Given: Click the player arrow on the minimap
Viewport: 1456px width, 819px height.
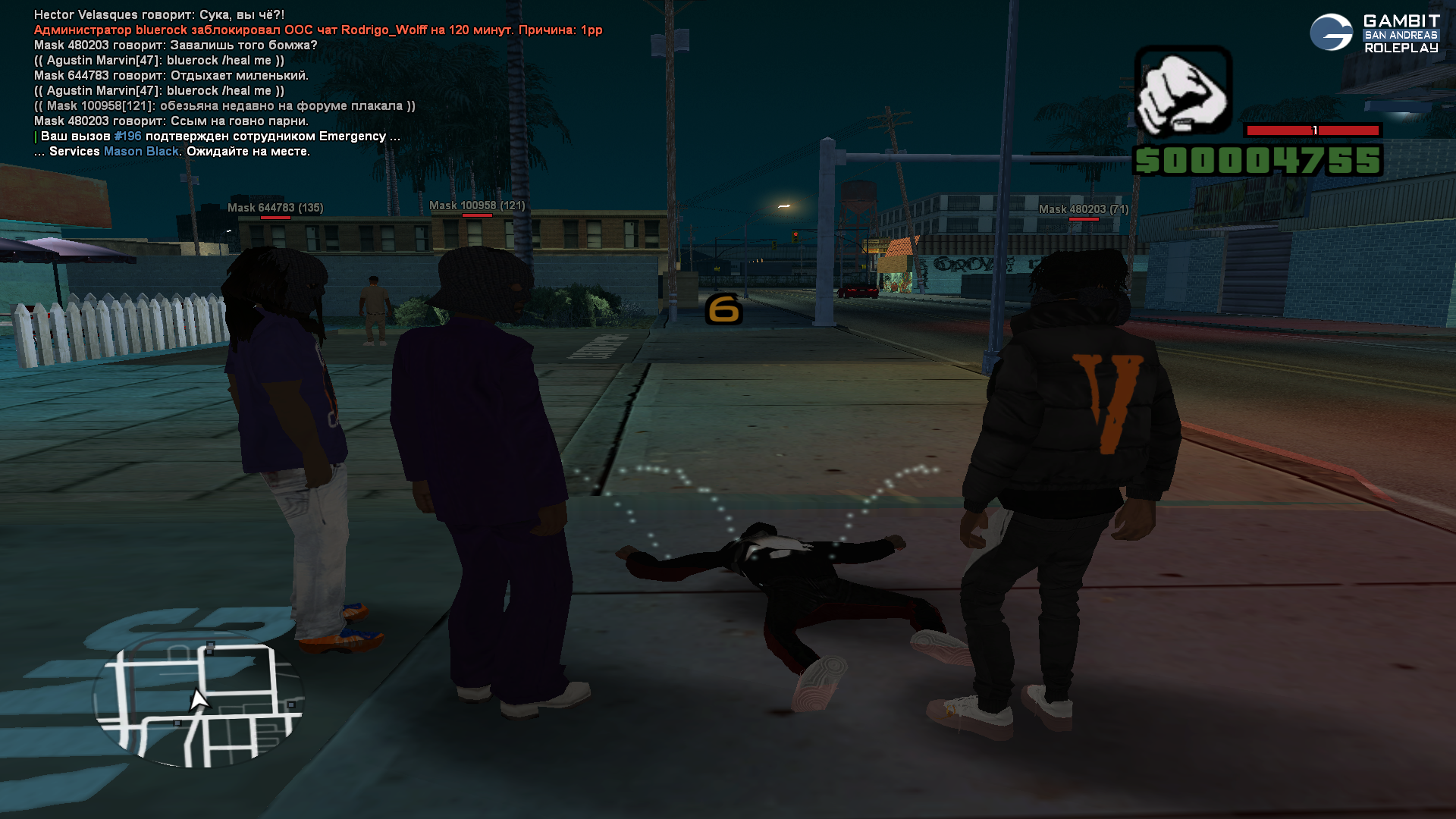Looking at the screenshot, I should tap(199, 699).
